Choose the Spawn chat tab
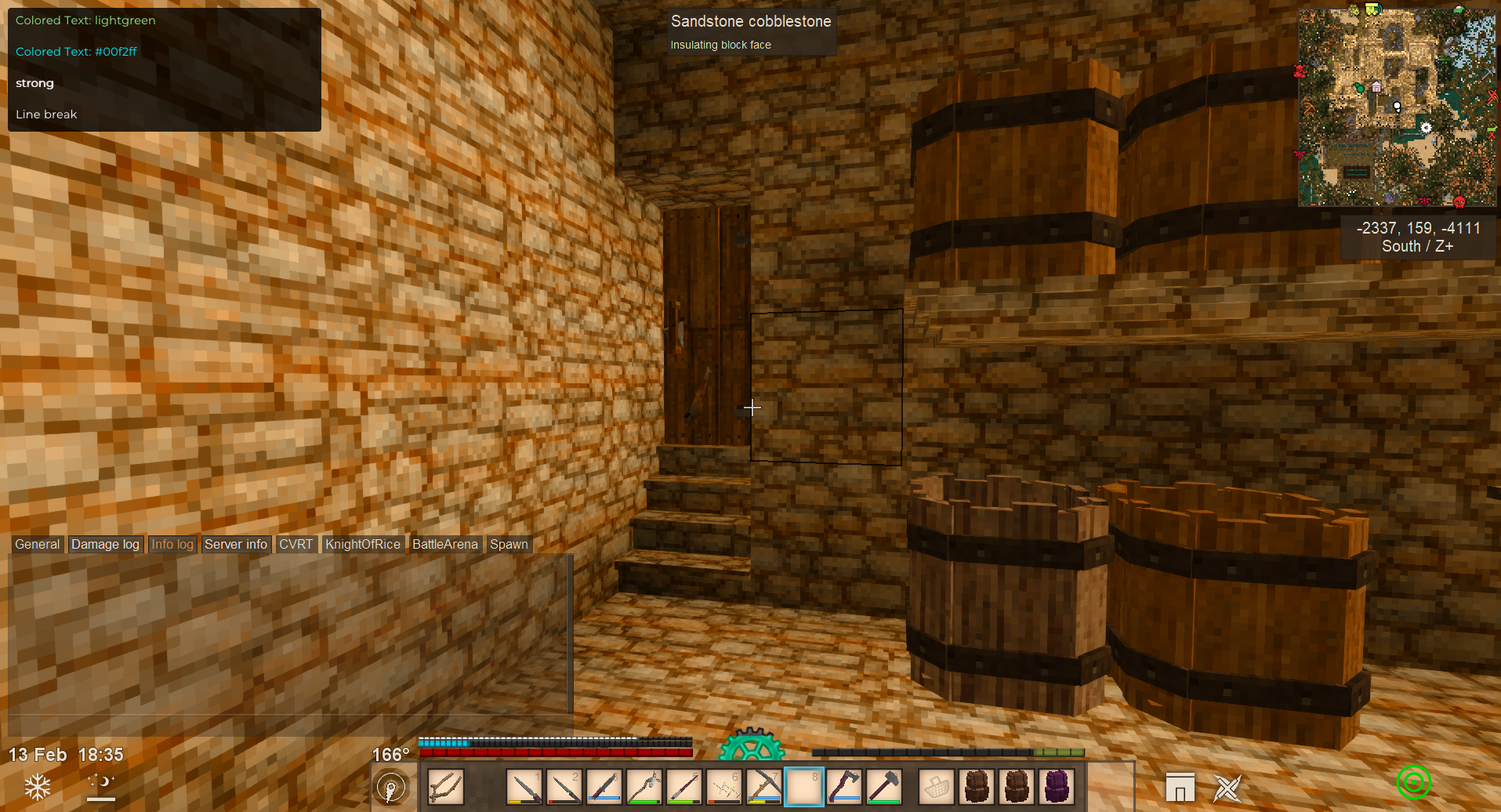Viewport: 1501px width, 812px height. point(509,544)
